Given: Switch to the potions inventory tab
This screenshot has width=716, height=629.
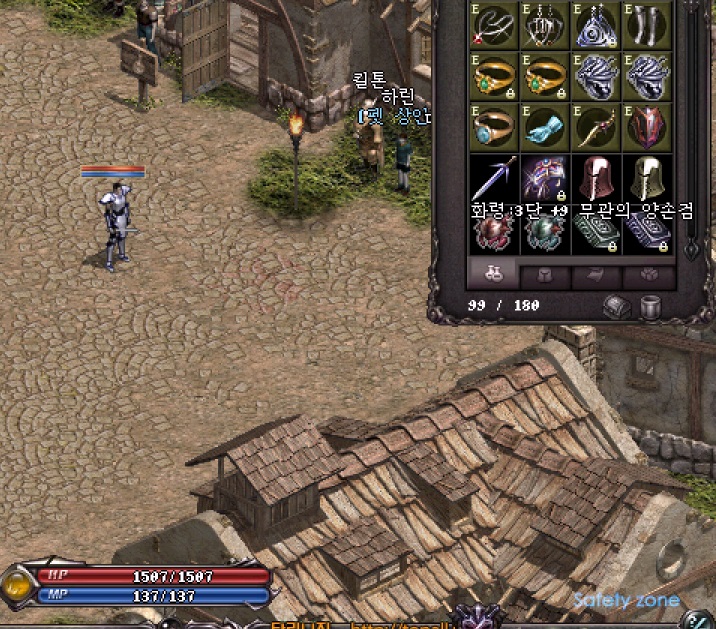Looking at the screenshot, I should (492, 274).
